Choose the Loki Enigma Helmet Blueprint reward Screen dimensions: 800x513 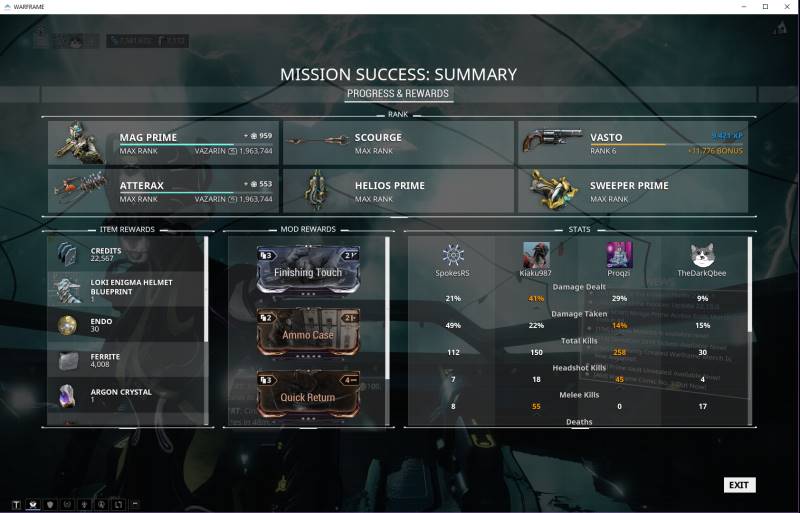[125, 289]
